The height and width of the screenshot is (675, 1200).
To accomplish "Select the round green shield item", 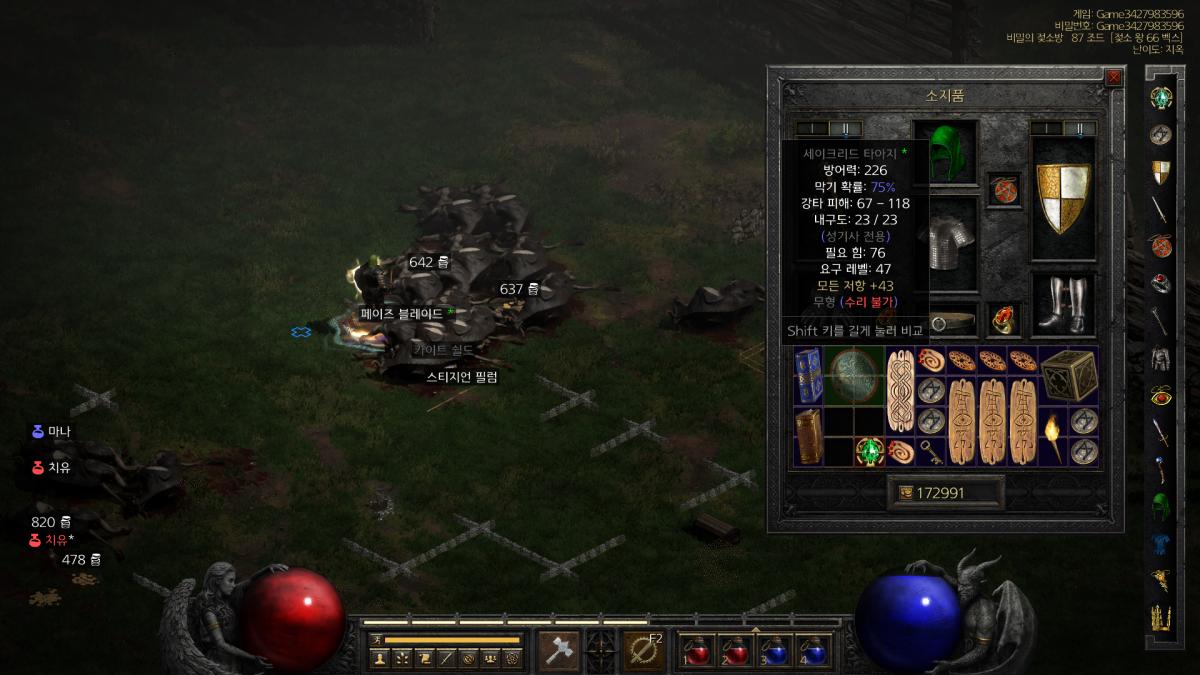I will (x=853, y=375).
